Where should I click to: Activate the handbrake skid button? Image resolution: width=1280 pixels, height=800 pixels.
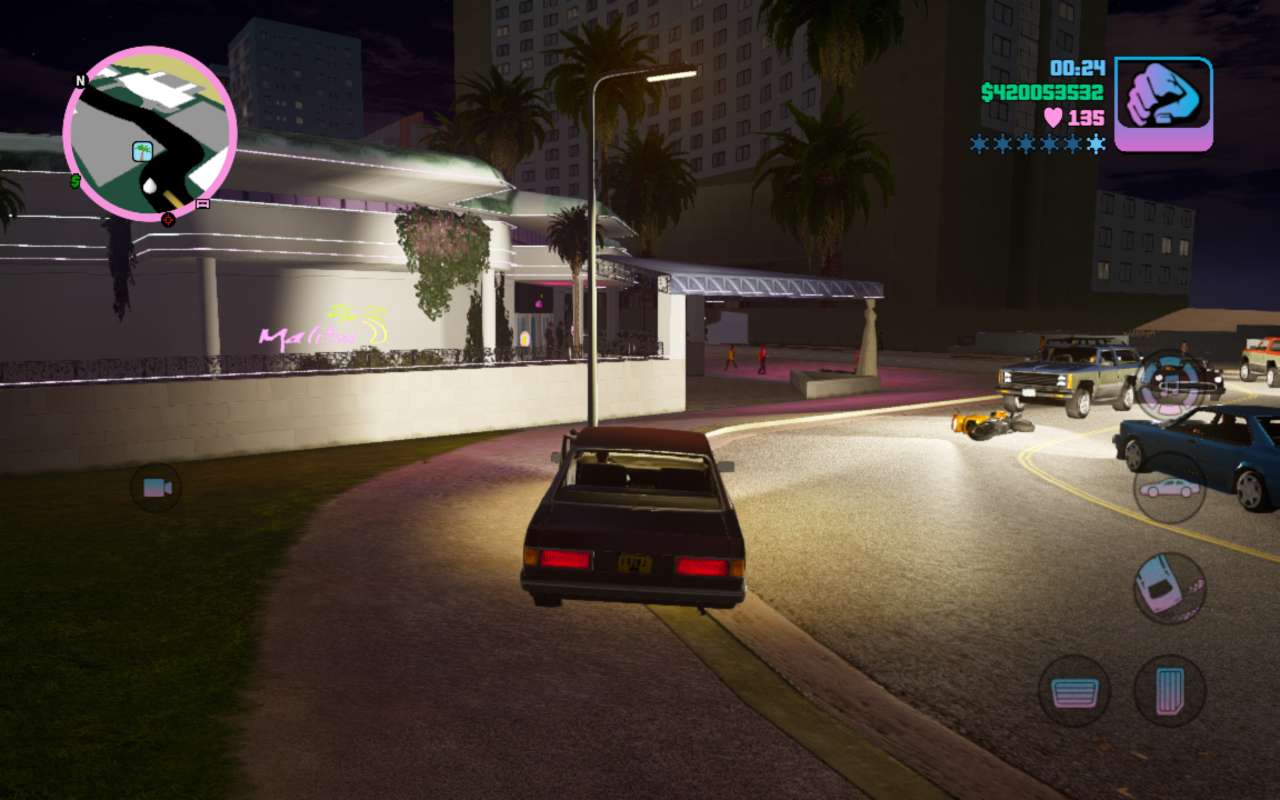(x=1169, y=589)
